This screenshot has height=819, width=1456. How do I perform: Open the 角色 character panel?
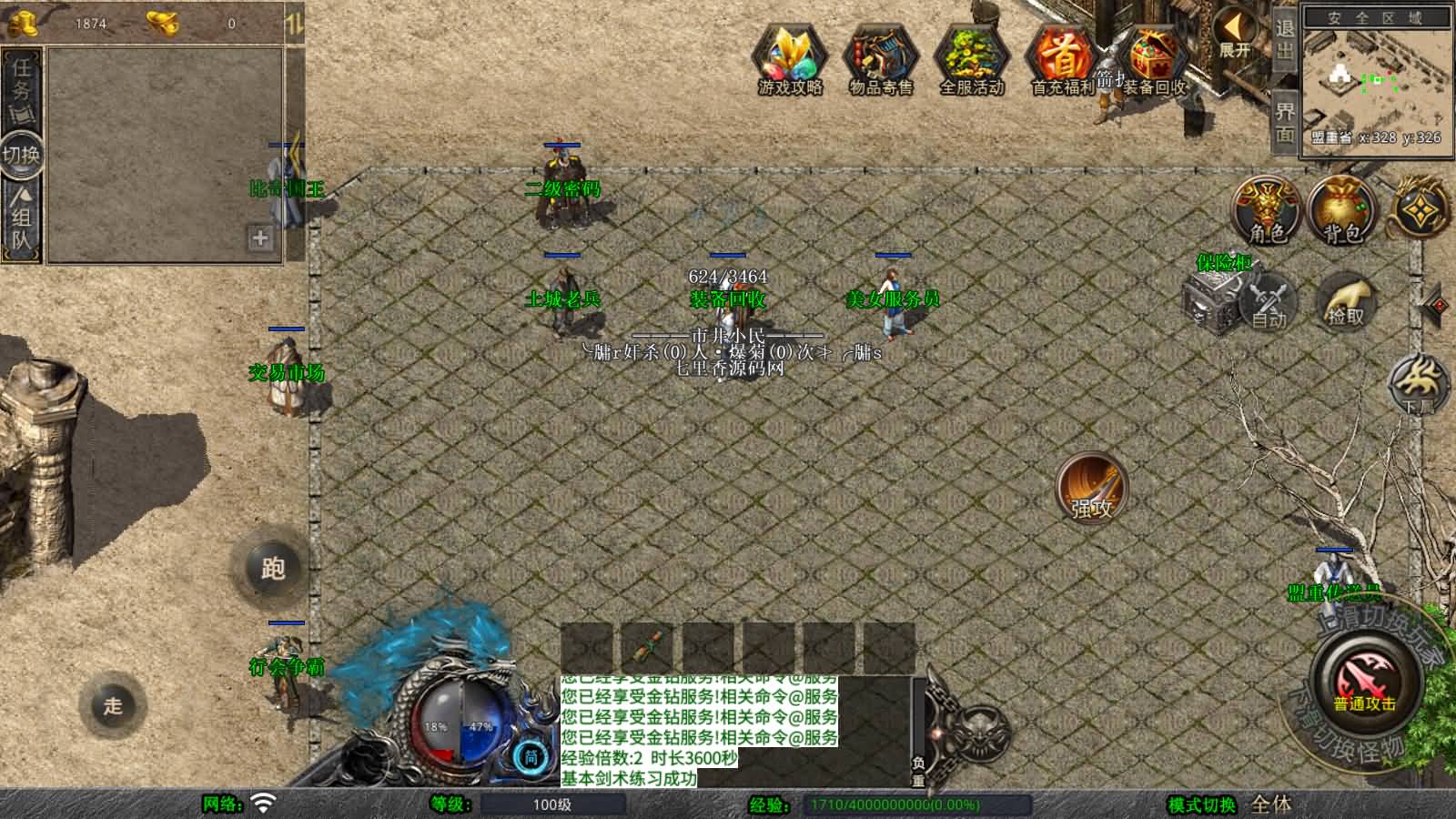coord(1267,209)
